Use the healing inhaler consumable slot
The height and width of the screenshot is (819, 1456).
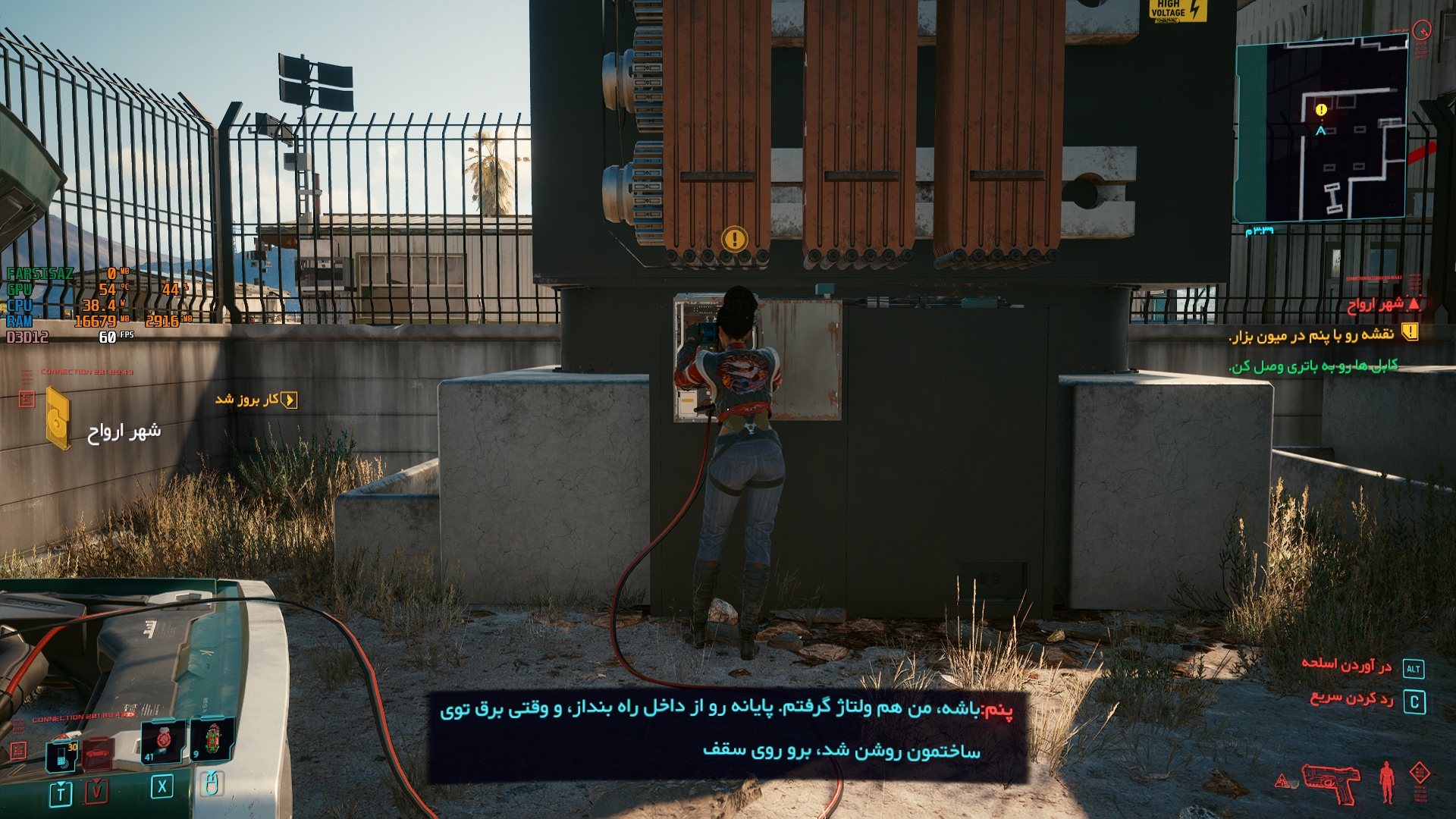pos(163,741)
